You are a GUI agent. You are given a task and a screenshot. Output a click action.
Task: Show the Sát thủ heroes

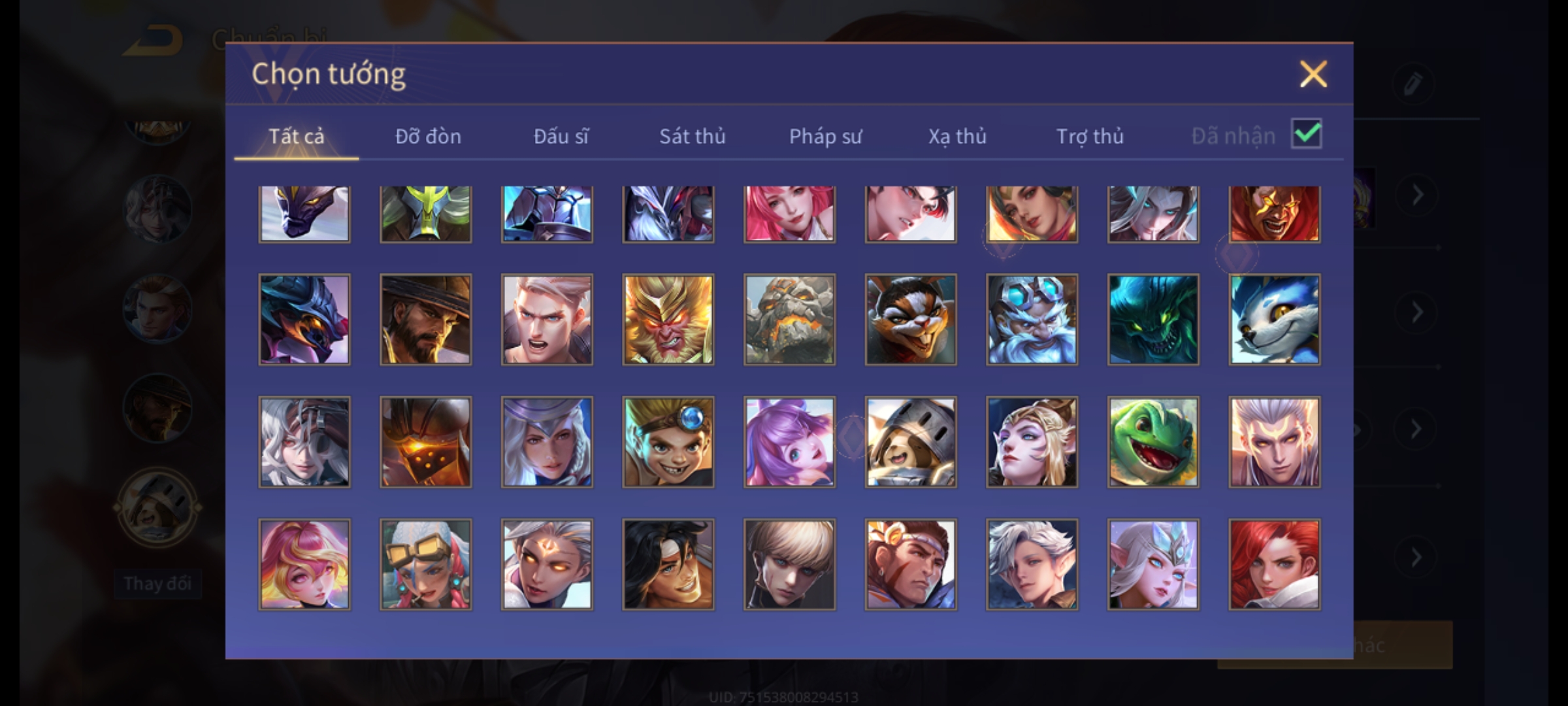(x=692, y=136)
